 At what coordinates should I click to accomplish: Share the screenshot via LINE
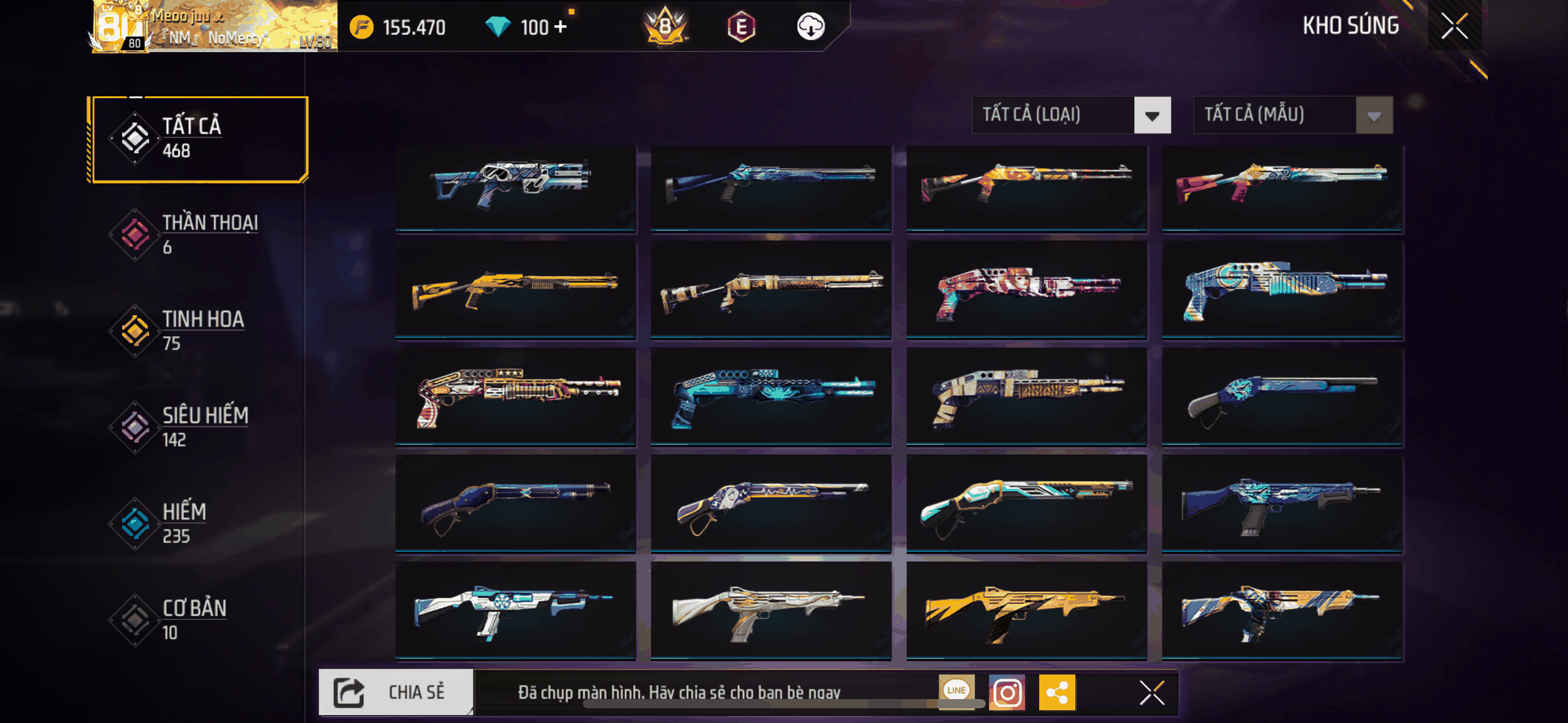click(x=956, y=690)
